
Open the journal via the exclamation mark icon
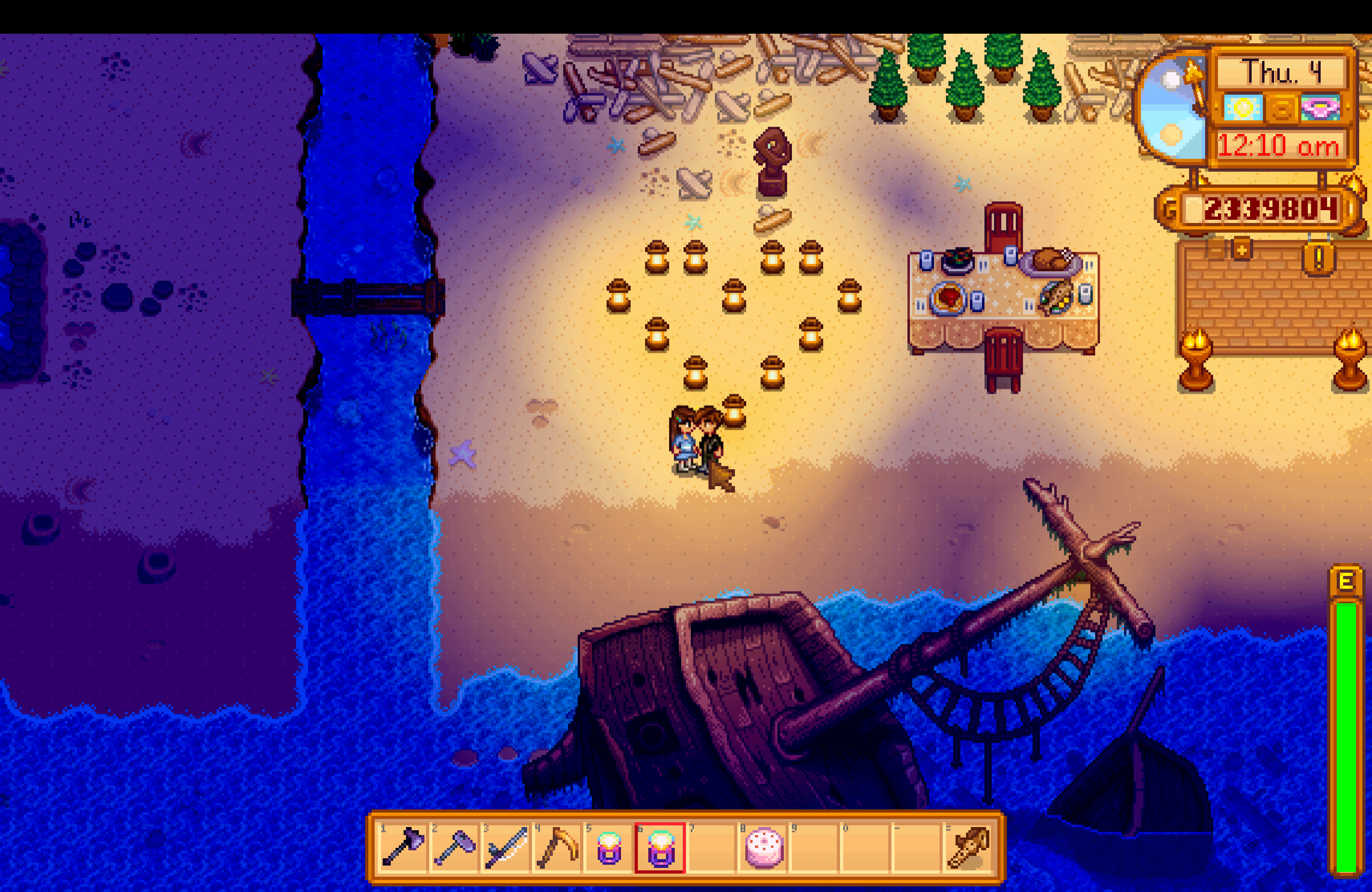(x=1318, y=259)
